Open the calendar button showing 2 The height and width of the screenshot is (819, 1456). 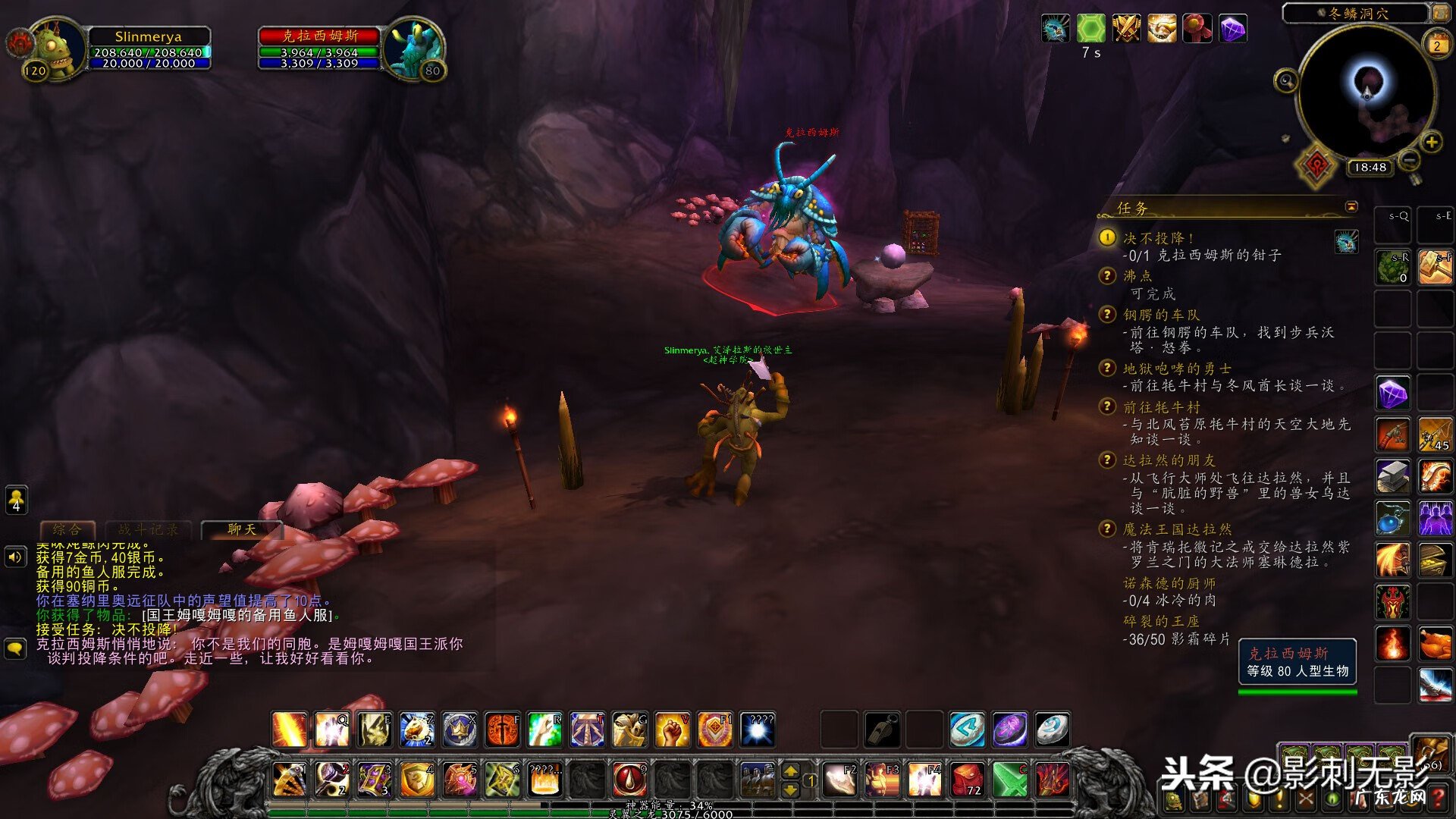coord(1436,45)
